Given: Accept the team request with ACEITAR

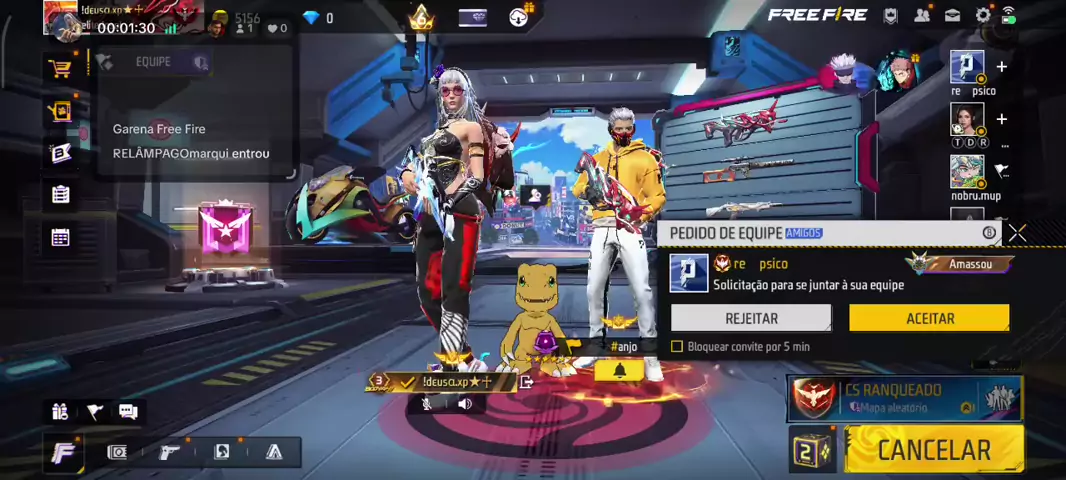Looking at the screenshot, I should (929, 318).
